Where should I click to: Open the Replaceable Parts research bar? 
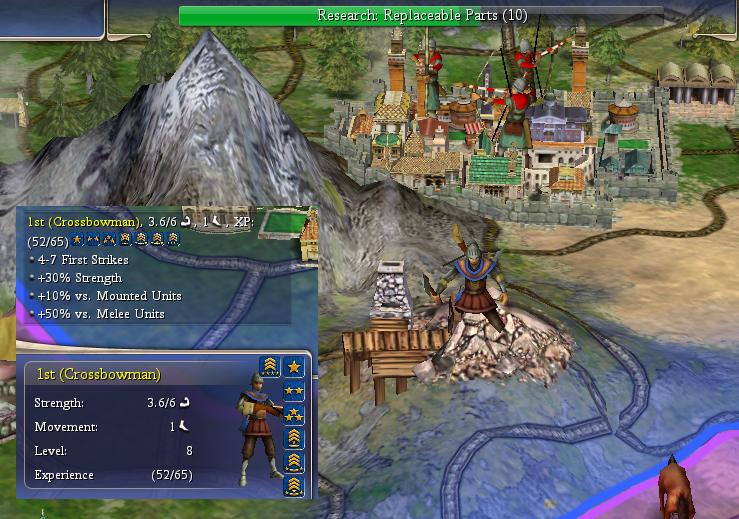click(419, 15)
